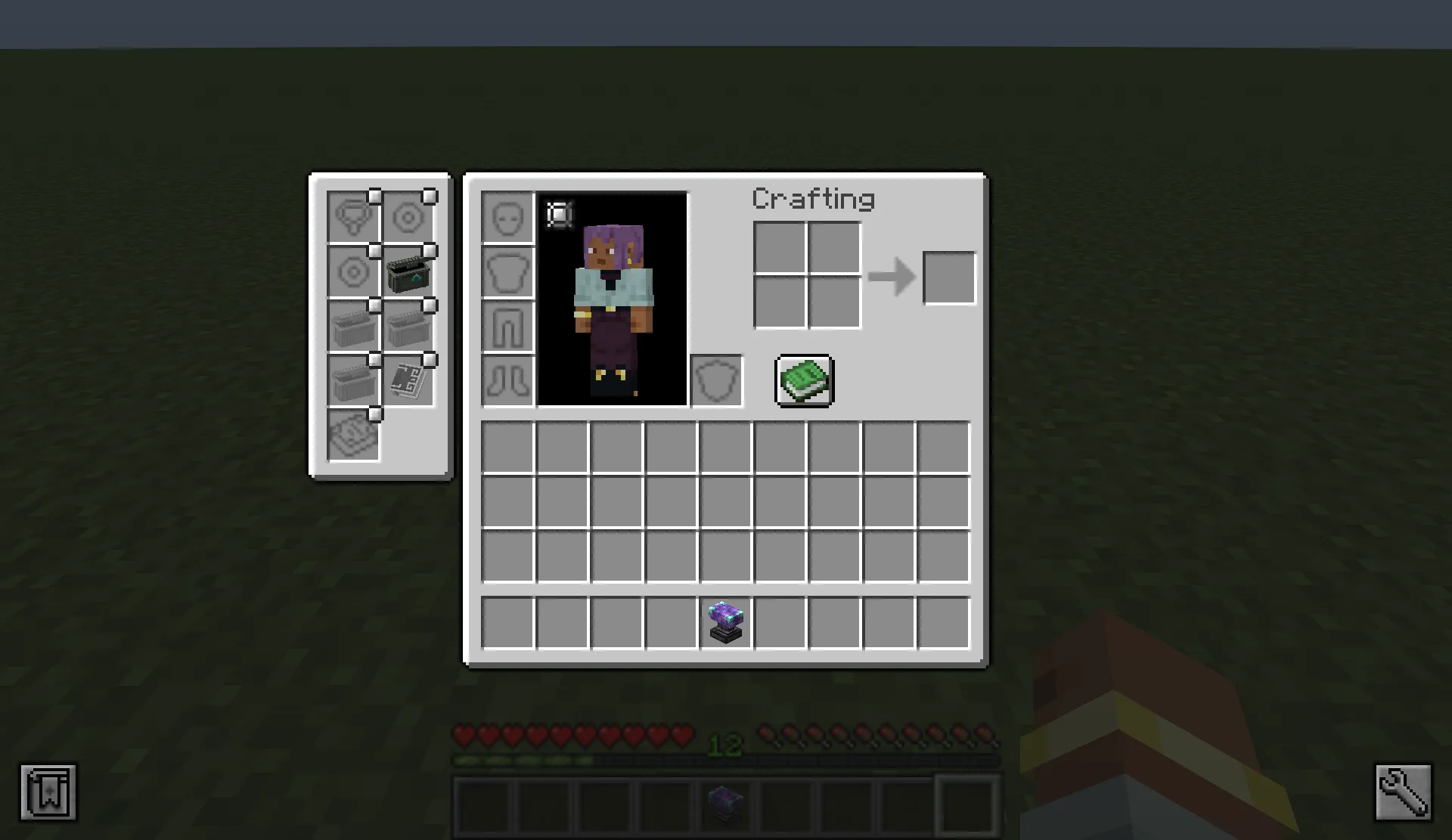The height and width of the screenshot is (840, 1452).
Task: Select the amulet accessory slot
Action: point(353,217)
